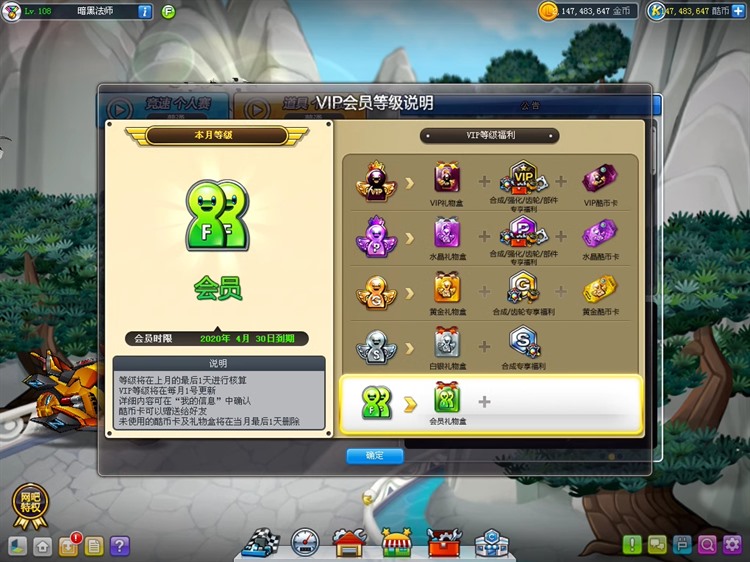
Task: Open the purple question mark help icon
Action: [x=120, y=546]
